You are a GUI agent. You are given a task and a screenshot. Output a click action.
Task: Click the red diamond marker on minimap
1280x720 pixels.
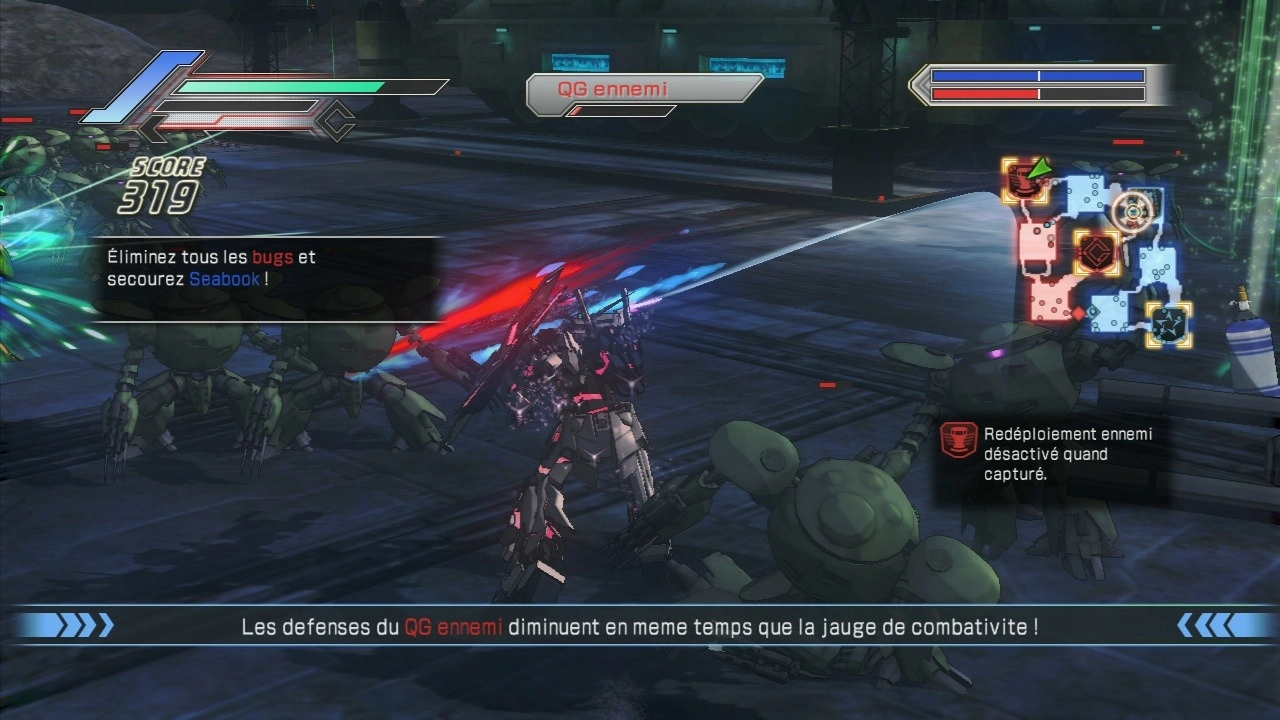1079,314
